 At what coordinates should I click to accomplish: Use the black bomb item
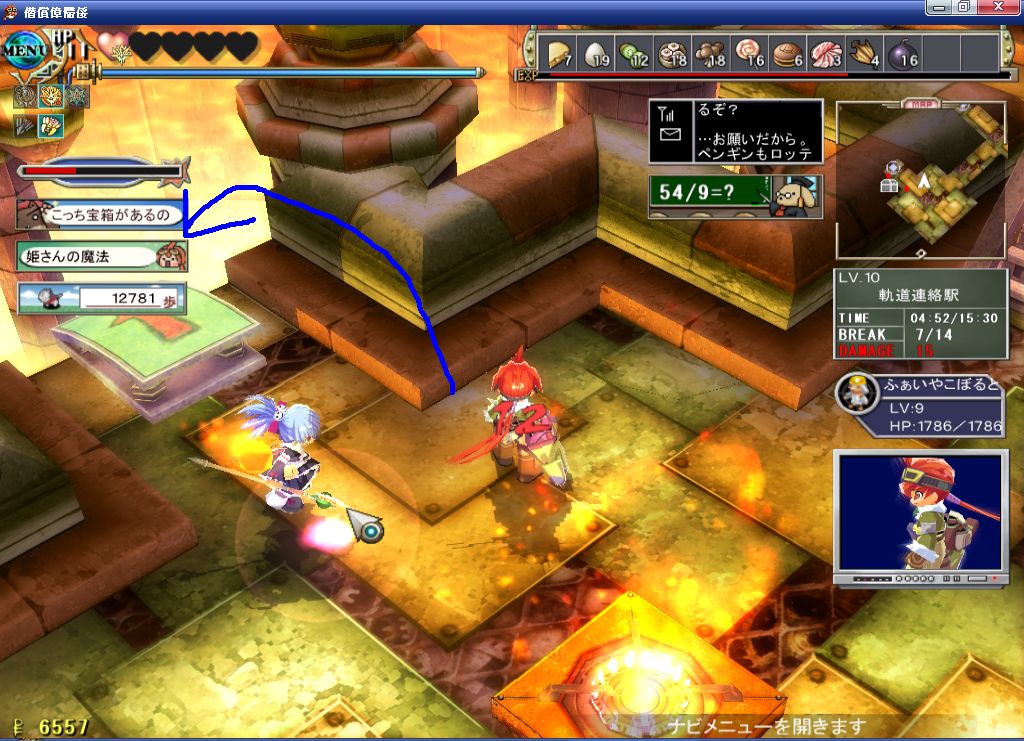[903, 52]
